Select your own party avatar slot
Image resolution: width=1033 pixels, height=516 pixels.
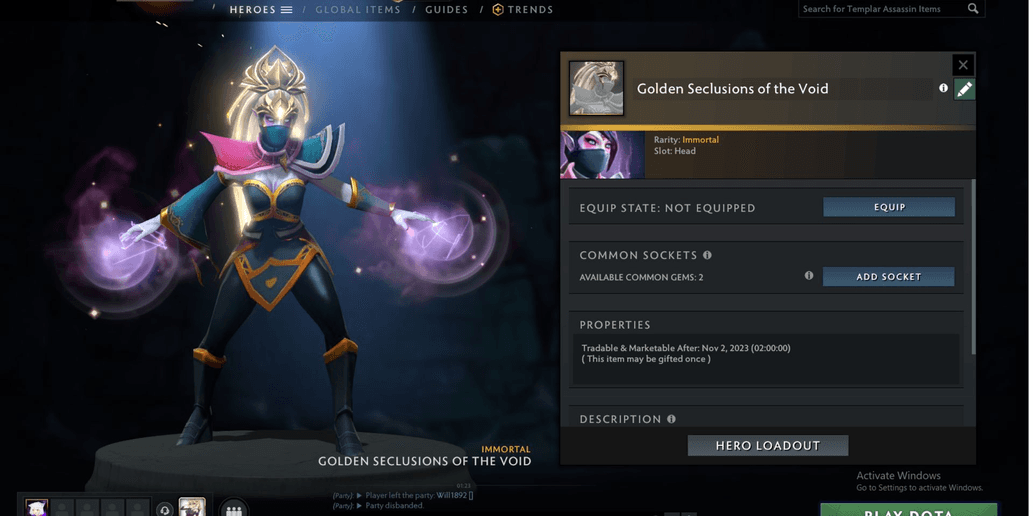point(37,508)
